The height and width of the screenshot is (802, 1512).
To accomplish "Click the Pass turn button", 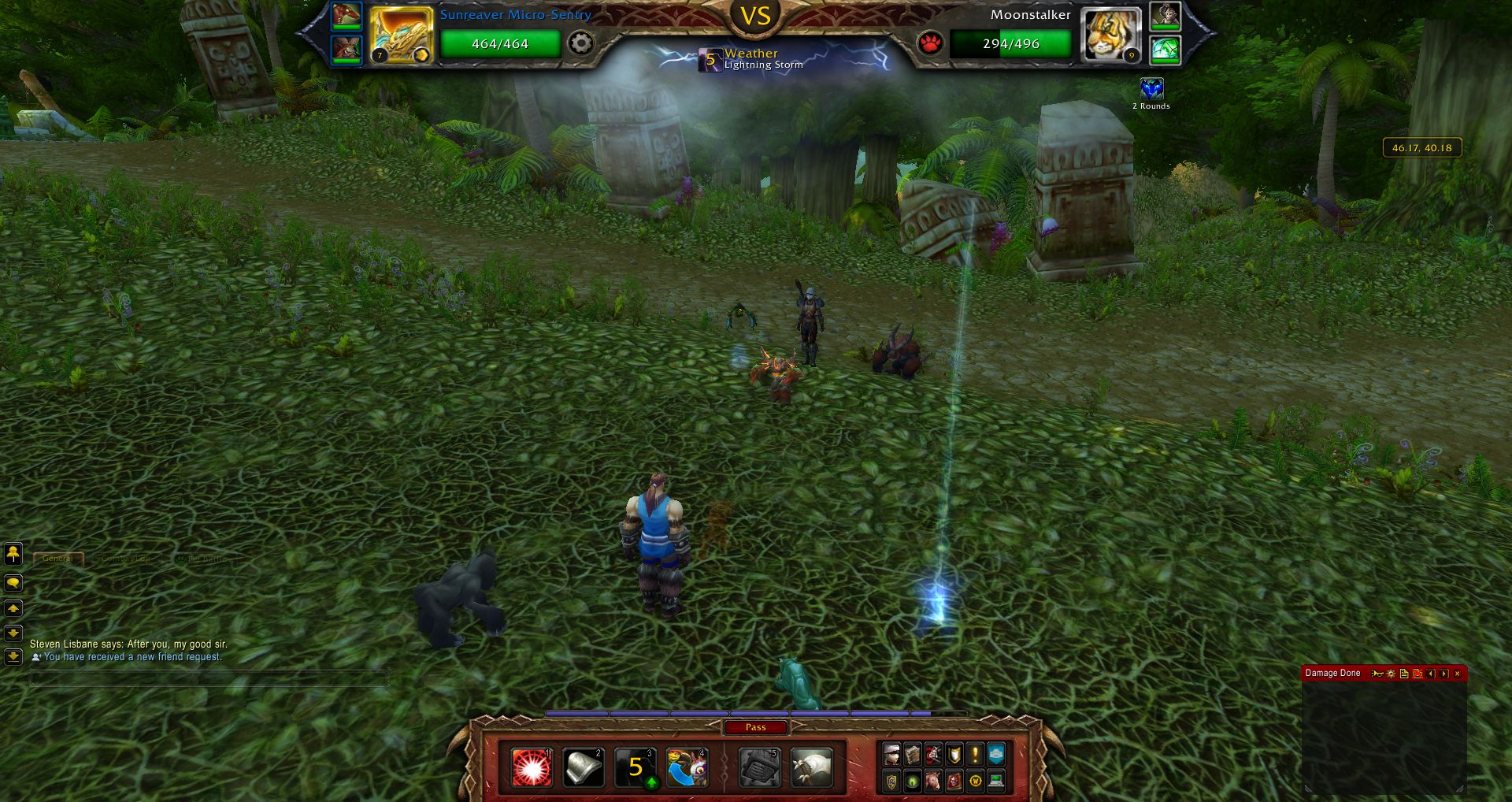I will [755, 727].
